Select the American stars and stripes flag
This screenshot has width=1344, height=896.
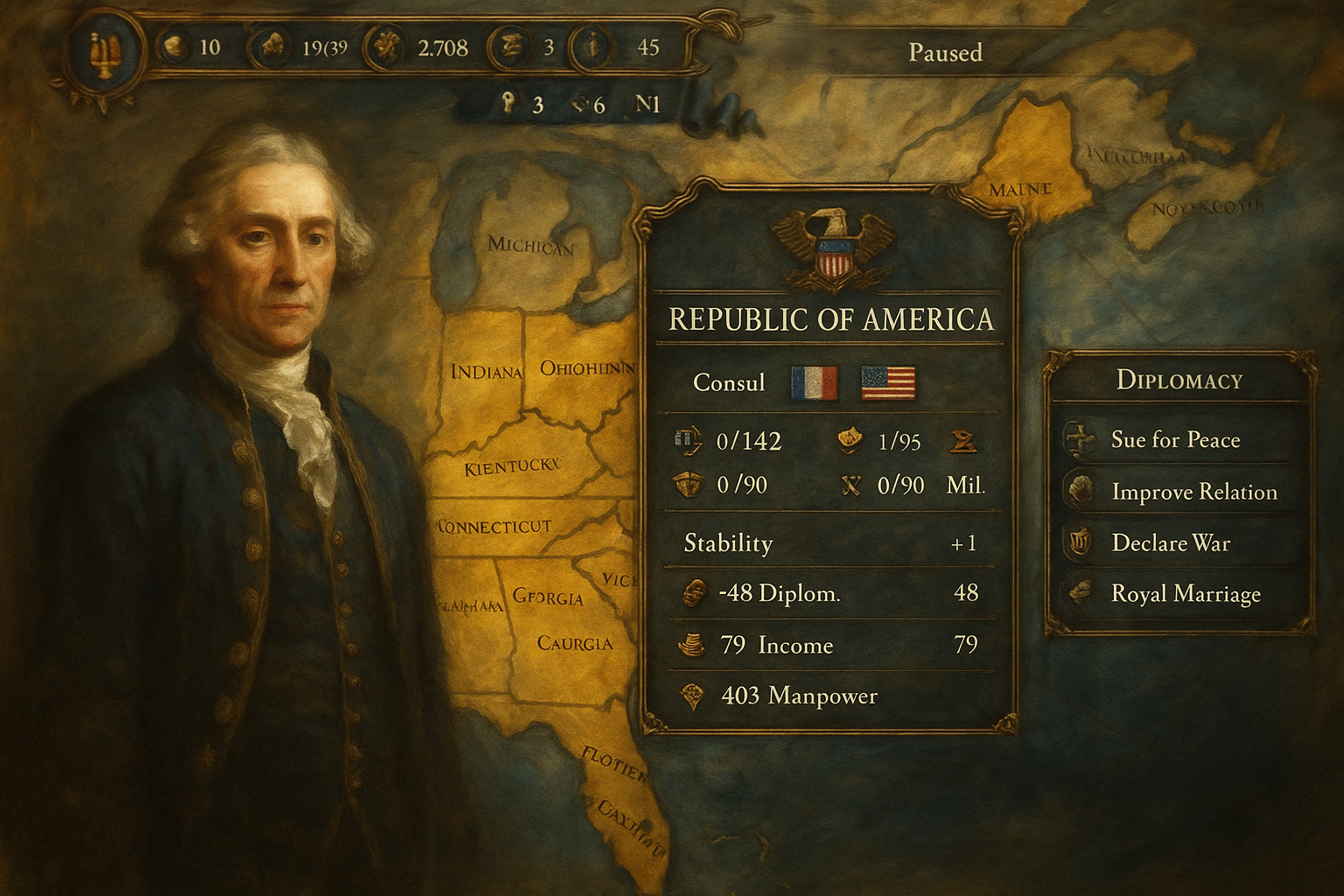[x=888, y=383]
